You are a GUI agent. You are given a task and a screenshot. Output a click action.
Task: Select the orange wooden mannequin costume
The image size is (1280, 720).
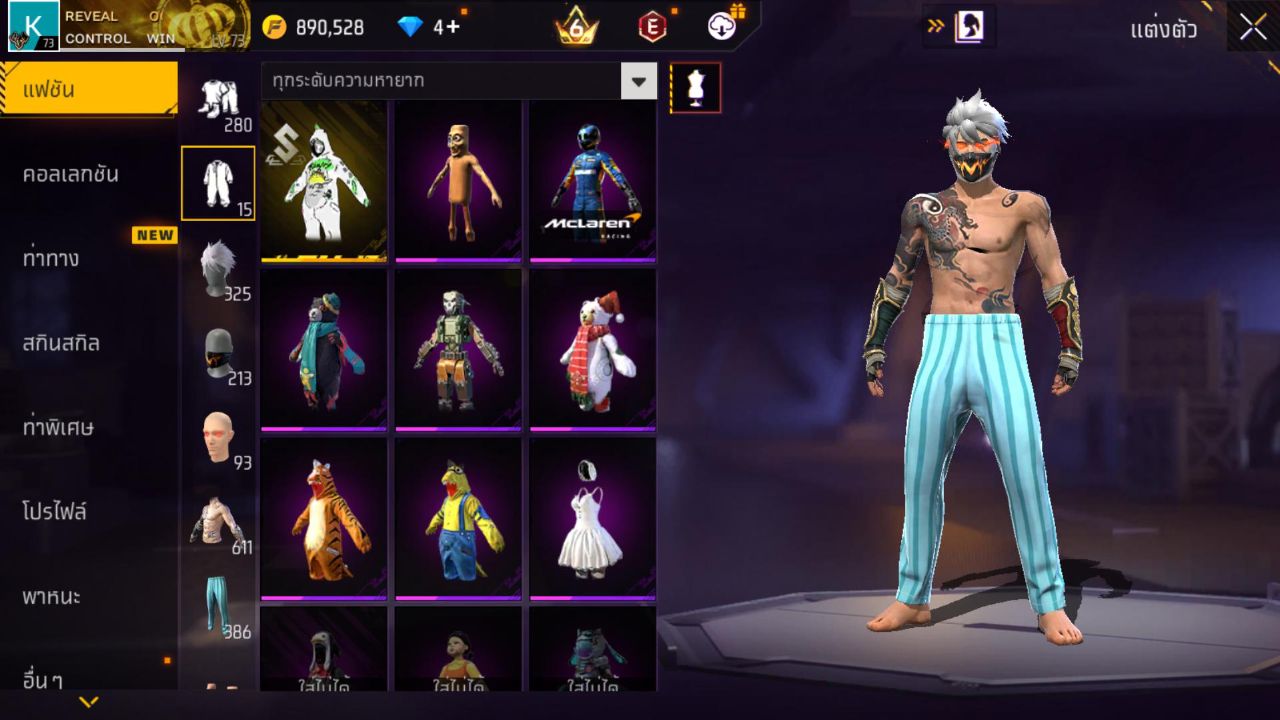[x=458, y=180]
